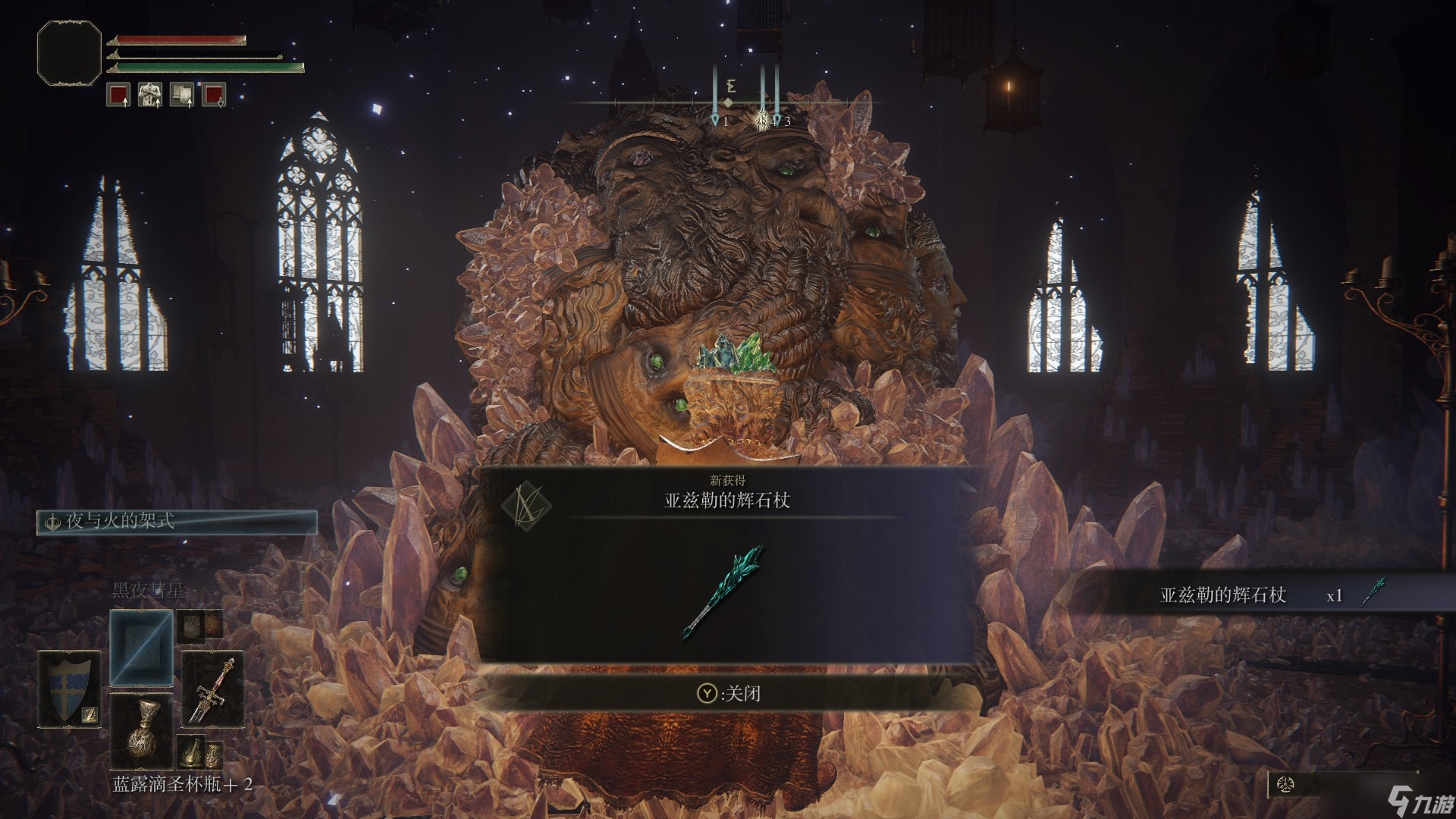Select the ornate sword weapon slot

point(212,689)
